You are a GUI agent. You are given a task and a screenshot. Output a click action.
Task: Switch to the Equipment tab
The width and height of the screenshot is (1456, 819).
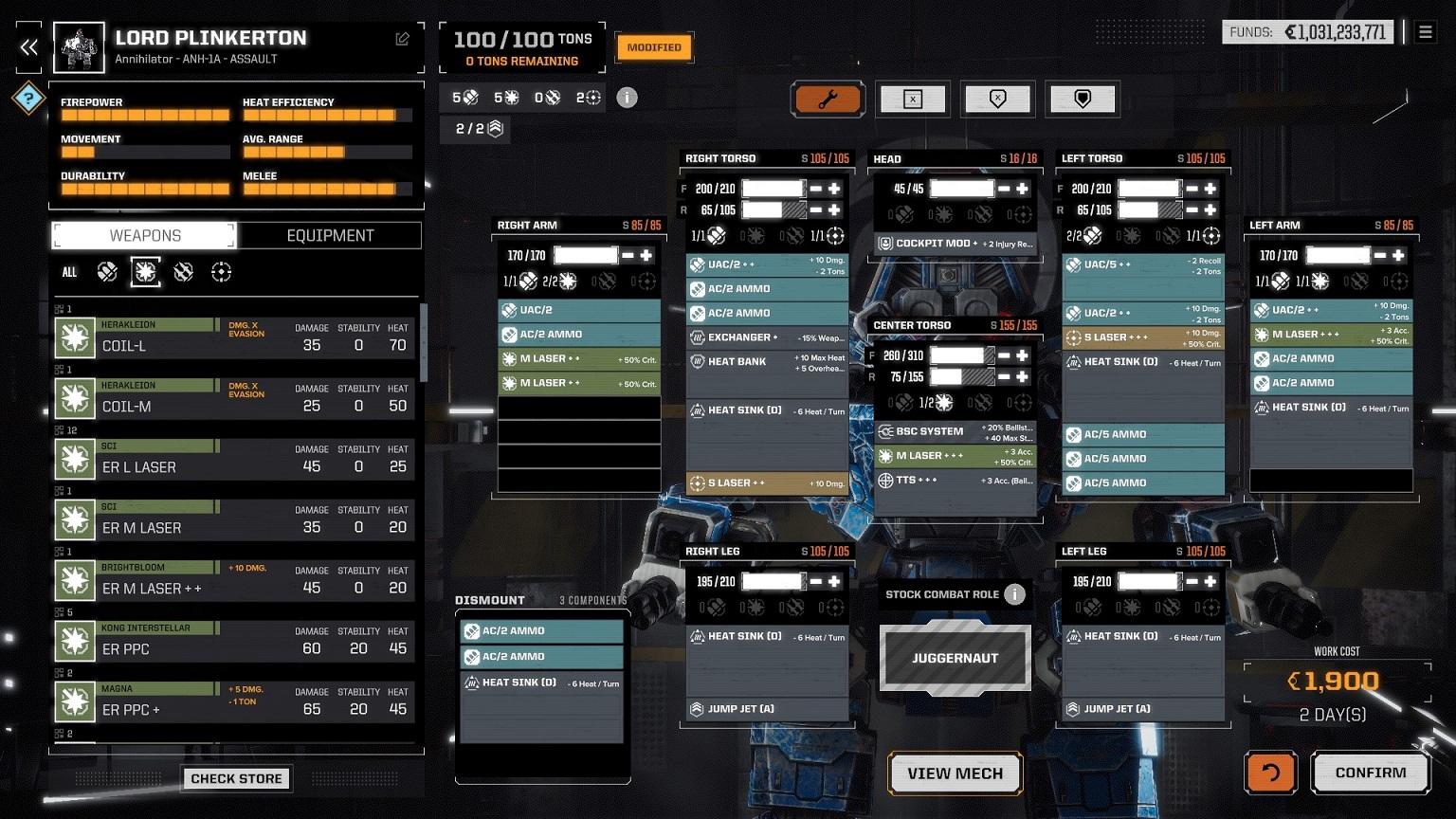[x=330, y=235]
